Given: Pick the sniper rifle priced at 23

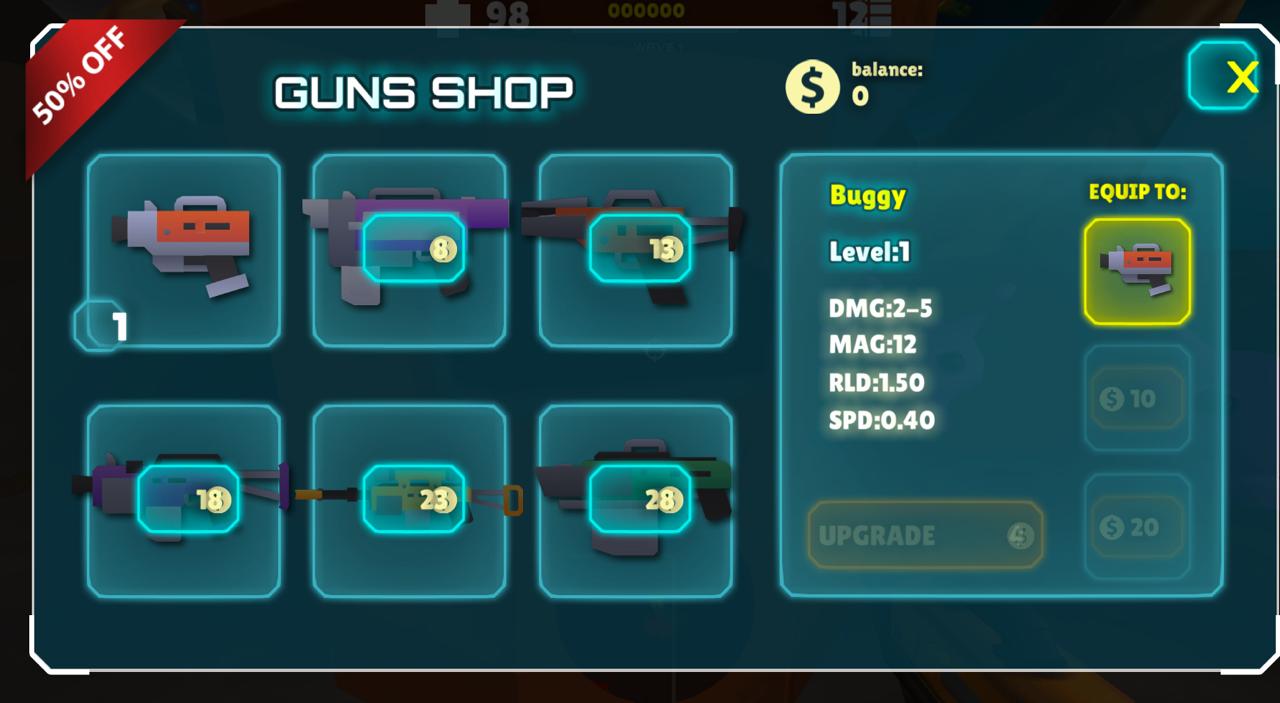Looking at the screenshot, I should pyautogui.click(x=410, y=500).
